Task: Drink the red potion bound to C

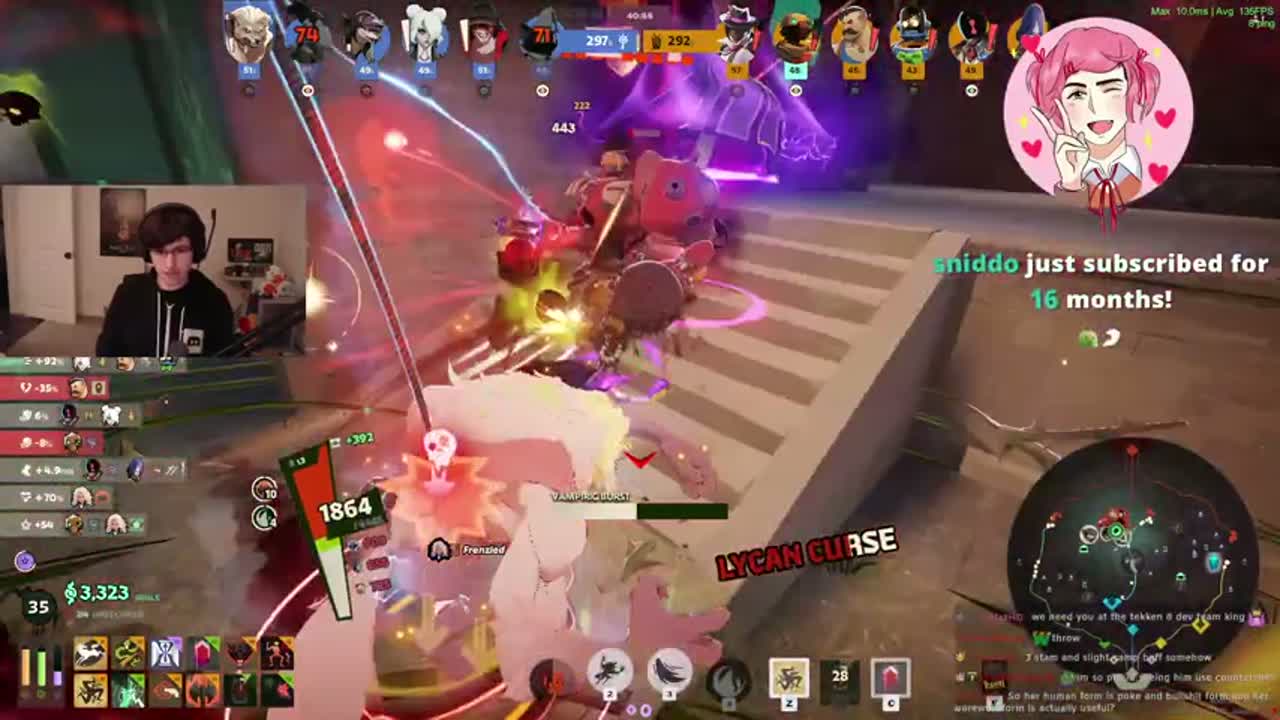Action: point(889,677)
